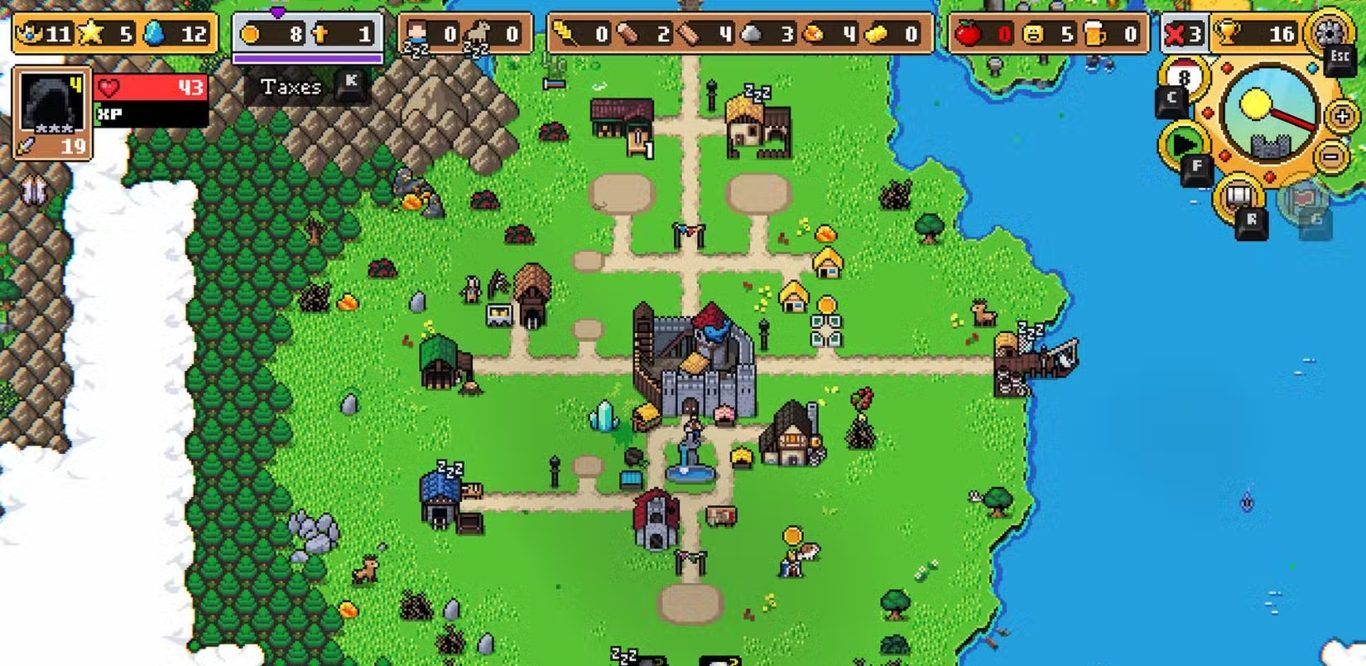Screen dimensions: 1366x666
Task: Click the zoom-out minus button
Action: coord(1331,156)
